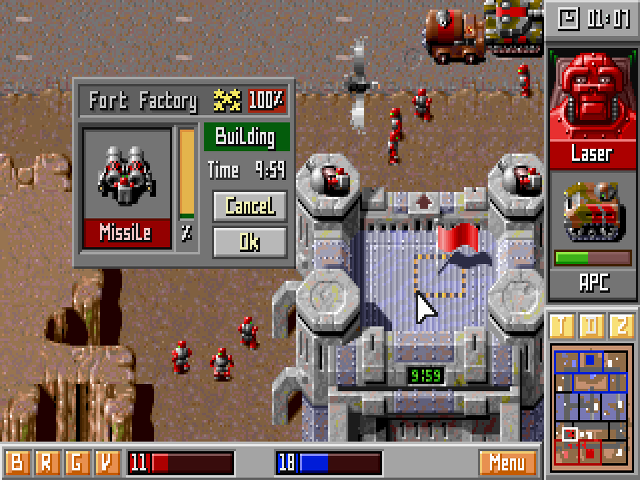This screenshot has width=640, height=480.
Task: Click the R button in bottom bar
Action: pos(46,463)
